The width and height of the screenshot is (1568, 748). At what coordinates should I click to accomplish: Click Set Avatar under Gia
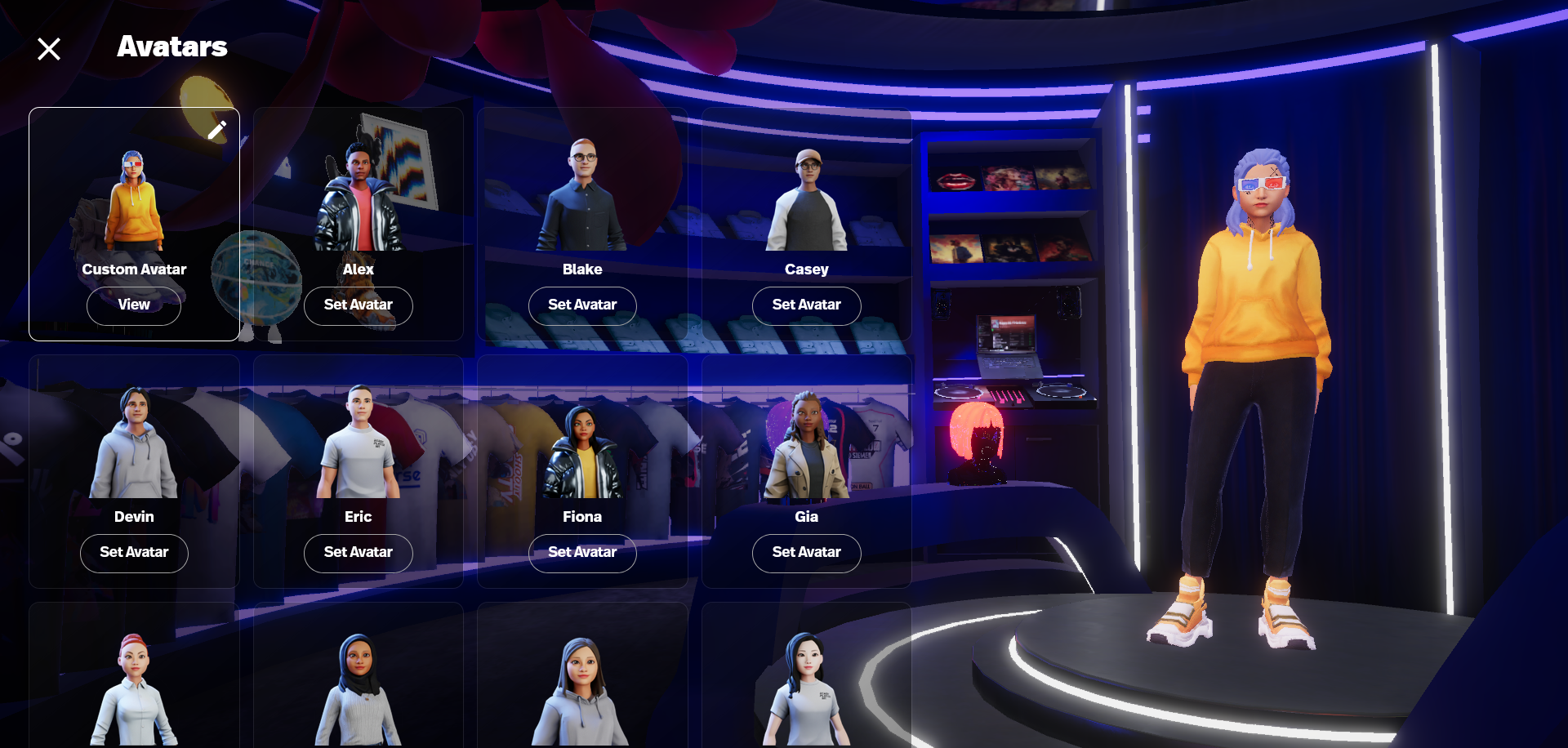point(807,553)
